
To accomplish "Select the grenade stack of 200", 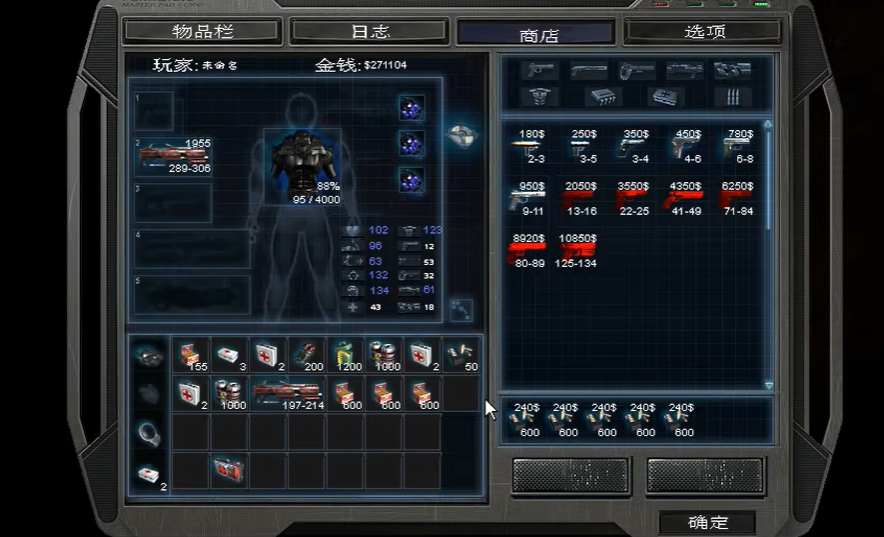I will (x=306, y=355).
